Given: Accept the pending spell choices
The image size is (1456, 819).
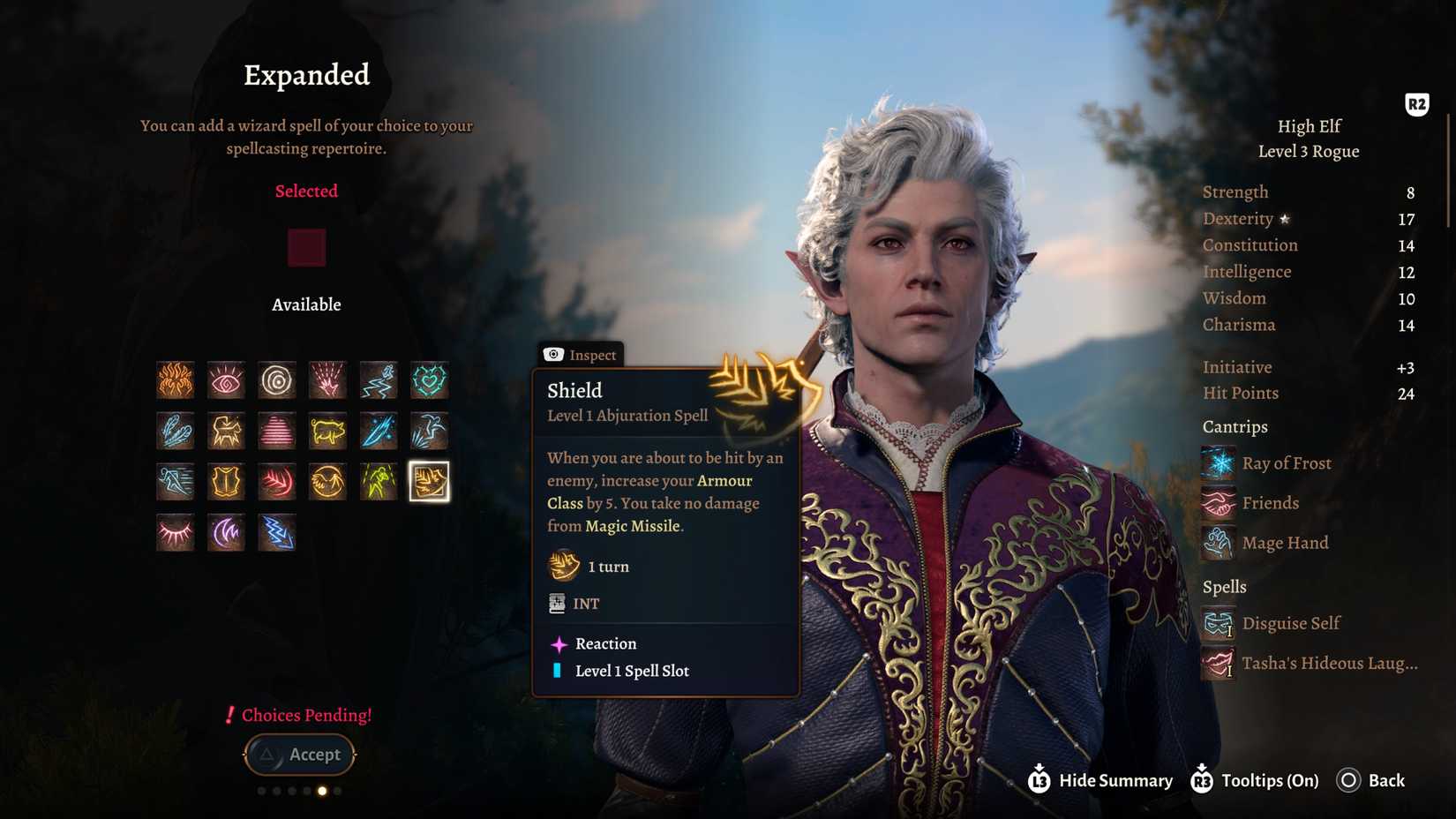Looking at the screenshot, I should pyautogui.click(x=299, y=755).
